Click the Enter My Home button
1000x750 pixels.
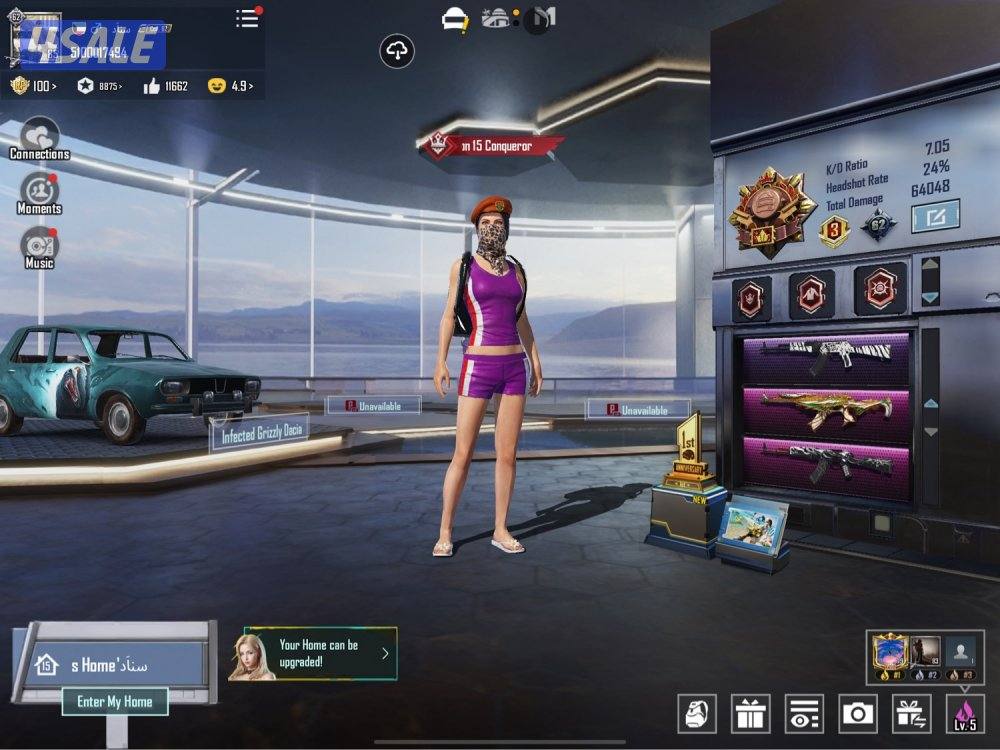(x=115, y=702)
